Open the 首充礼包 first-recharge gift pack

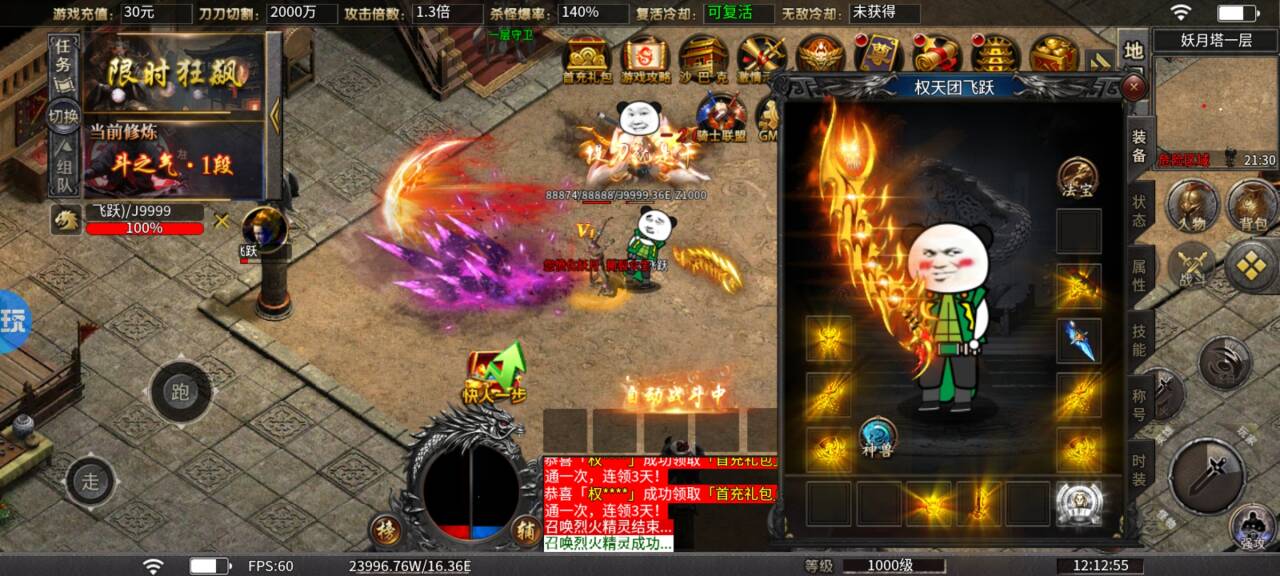tap(588, 59)
